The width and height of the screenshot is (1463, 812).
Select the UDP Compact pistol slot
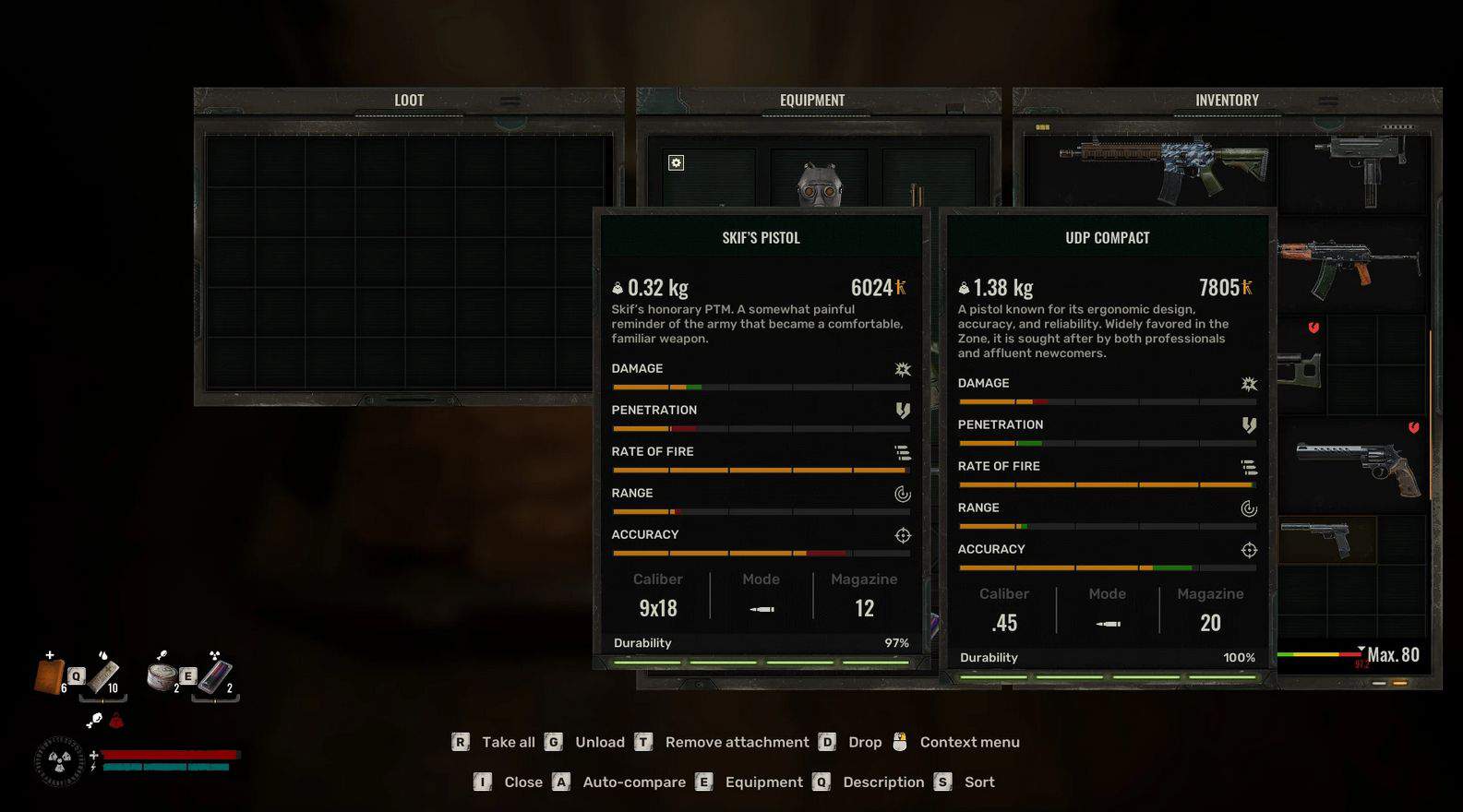(1320, 539)
